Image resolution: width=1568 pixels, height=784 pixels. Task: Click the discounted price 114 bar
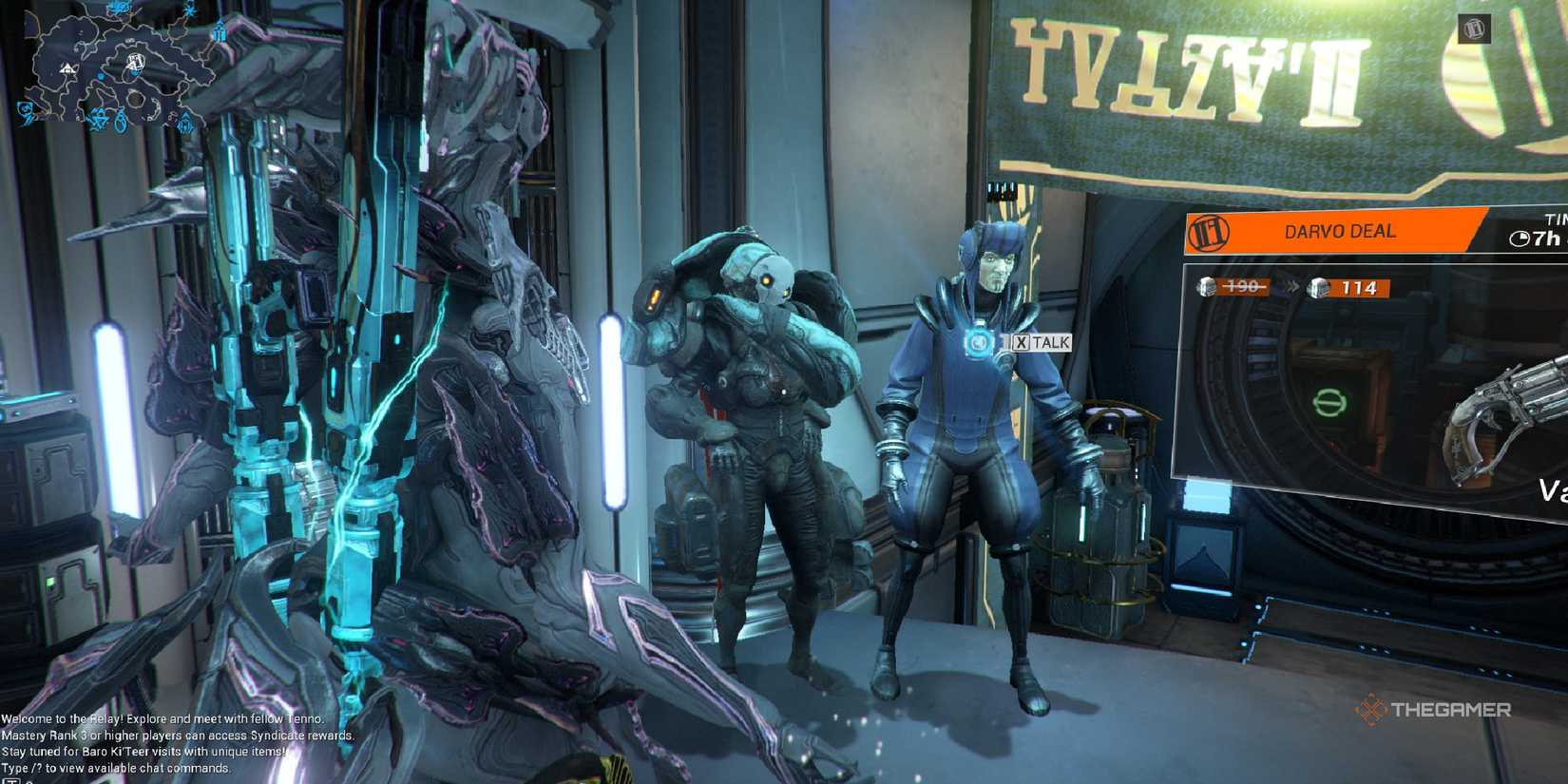tap(1357, 289)
